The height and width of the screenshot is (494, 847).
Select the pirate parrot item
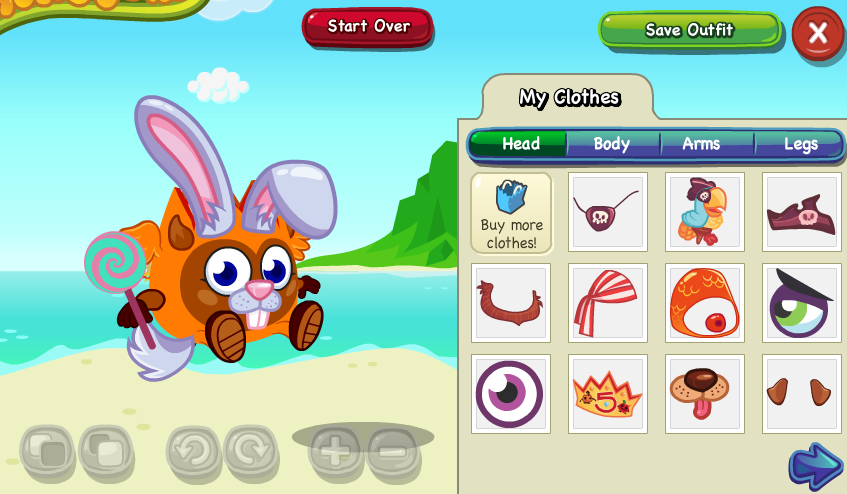click(x=705, y=212)
